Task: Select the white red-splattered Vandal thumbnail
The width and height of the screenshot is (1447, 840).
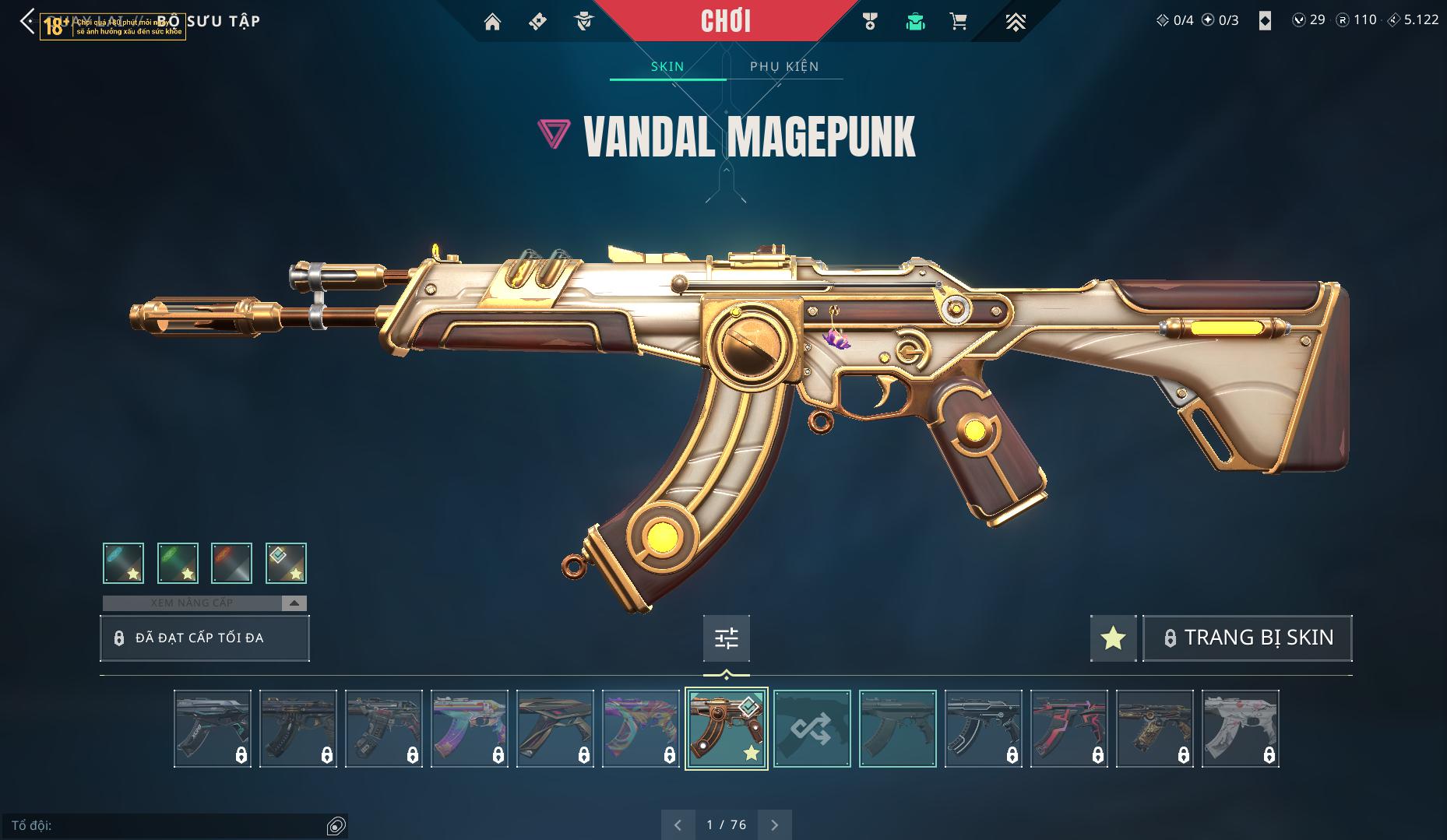Action: (x=1240, y=729)
